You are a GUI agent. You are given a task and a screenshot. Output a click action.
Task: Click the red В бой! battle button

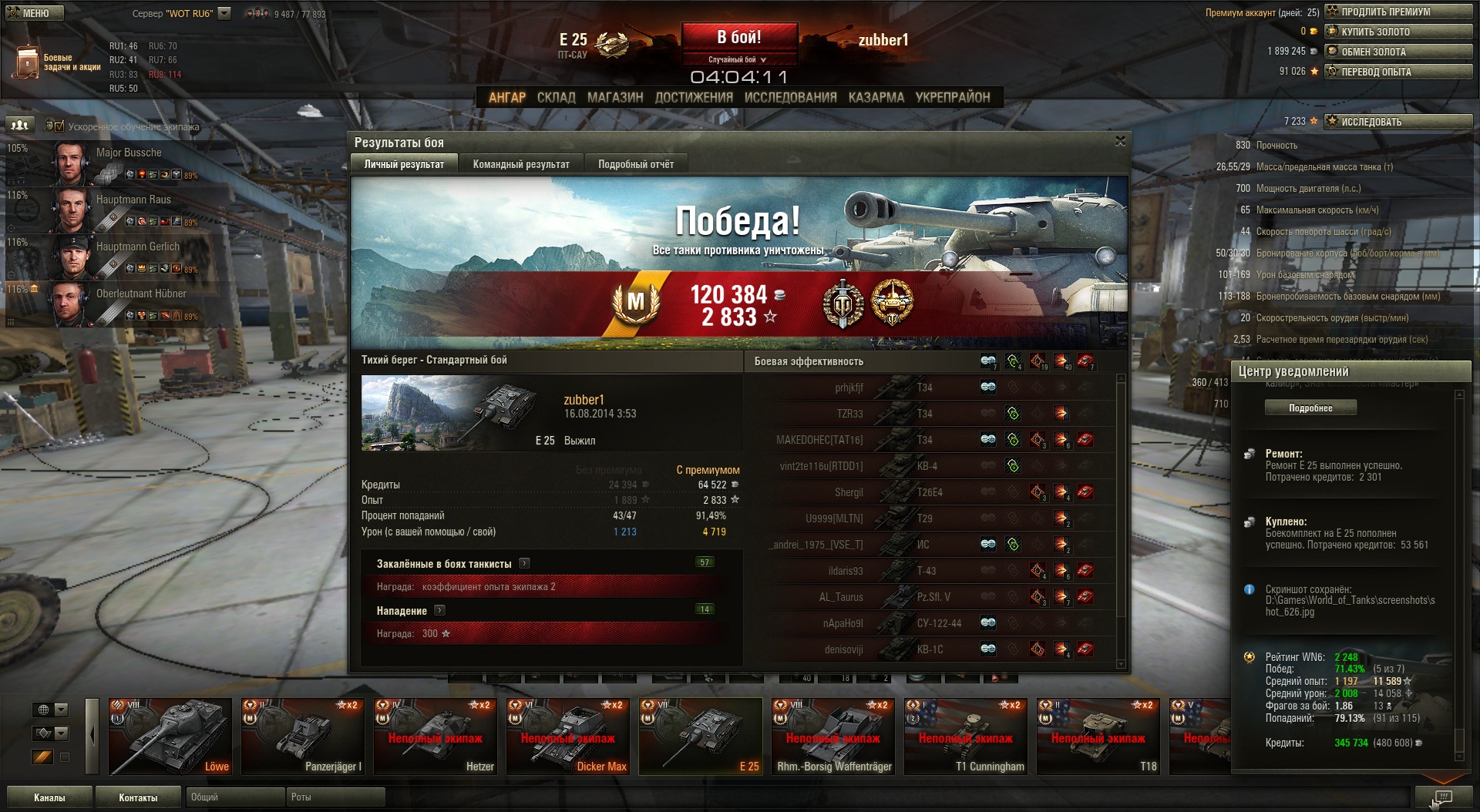point(738,37)
